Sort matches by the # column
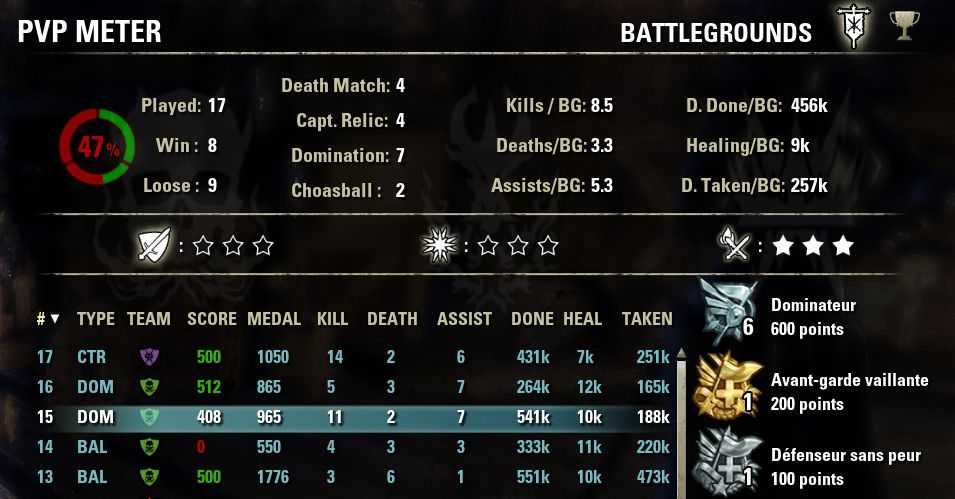This screenshot has height=499, width=955. 47,319
